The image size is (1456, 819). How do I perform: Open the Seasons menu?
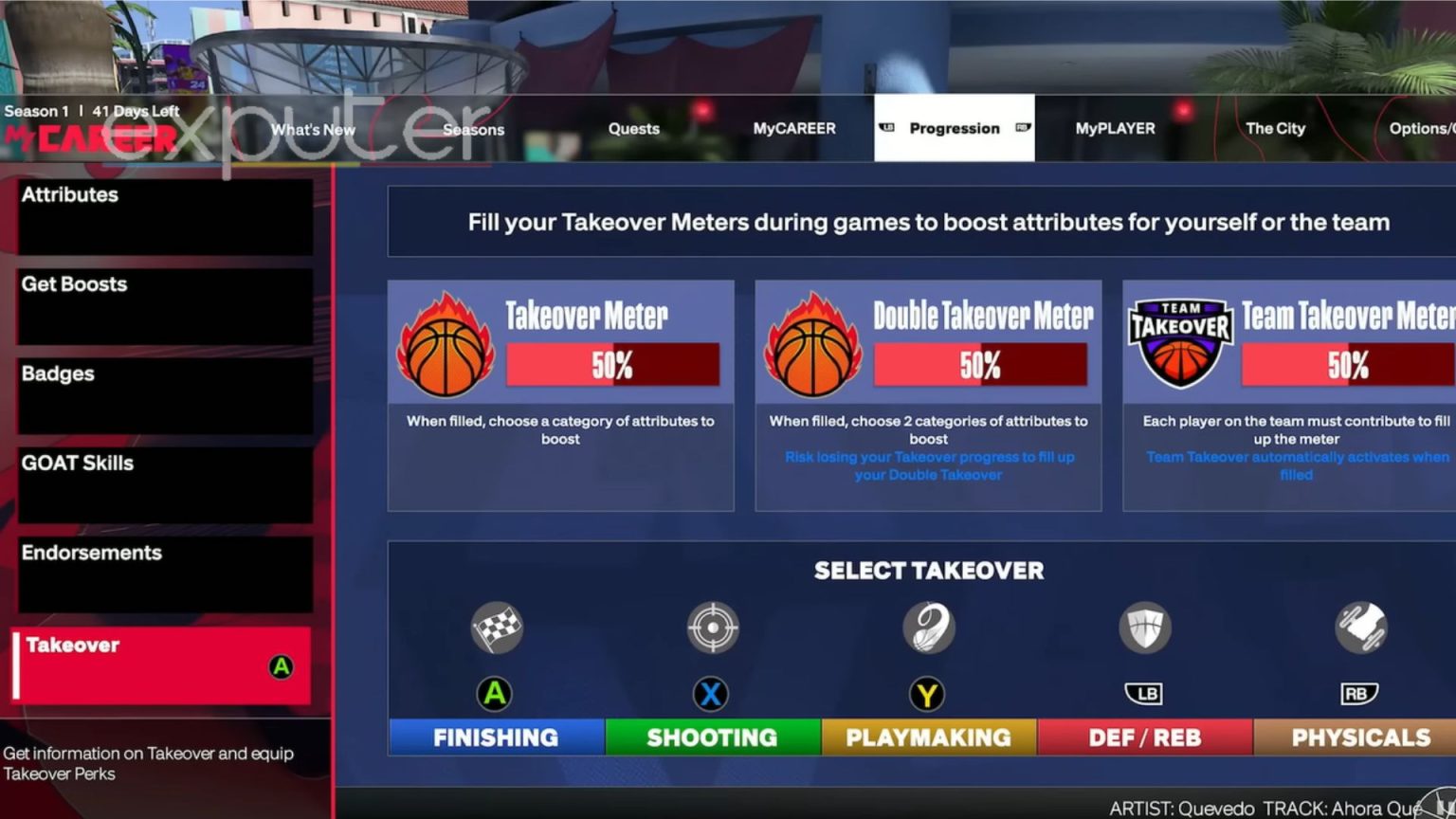click(x=473, y=128)
